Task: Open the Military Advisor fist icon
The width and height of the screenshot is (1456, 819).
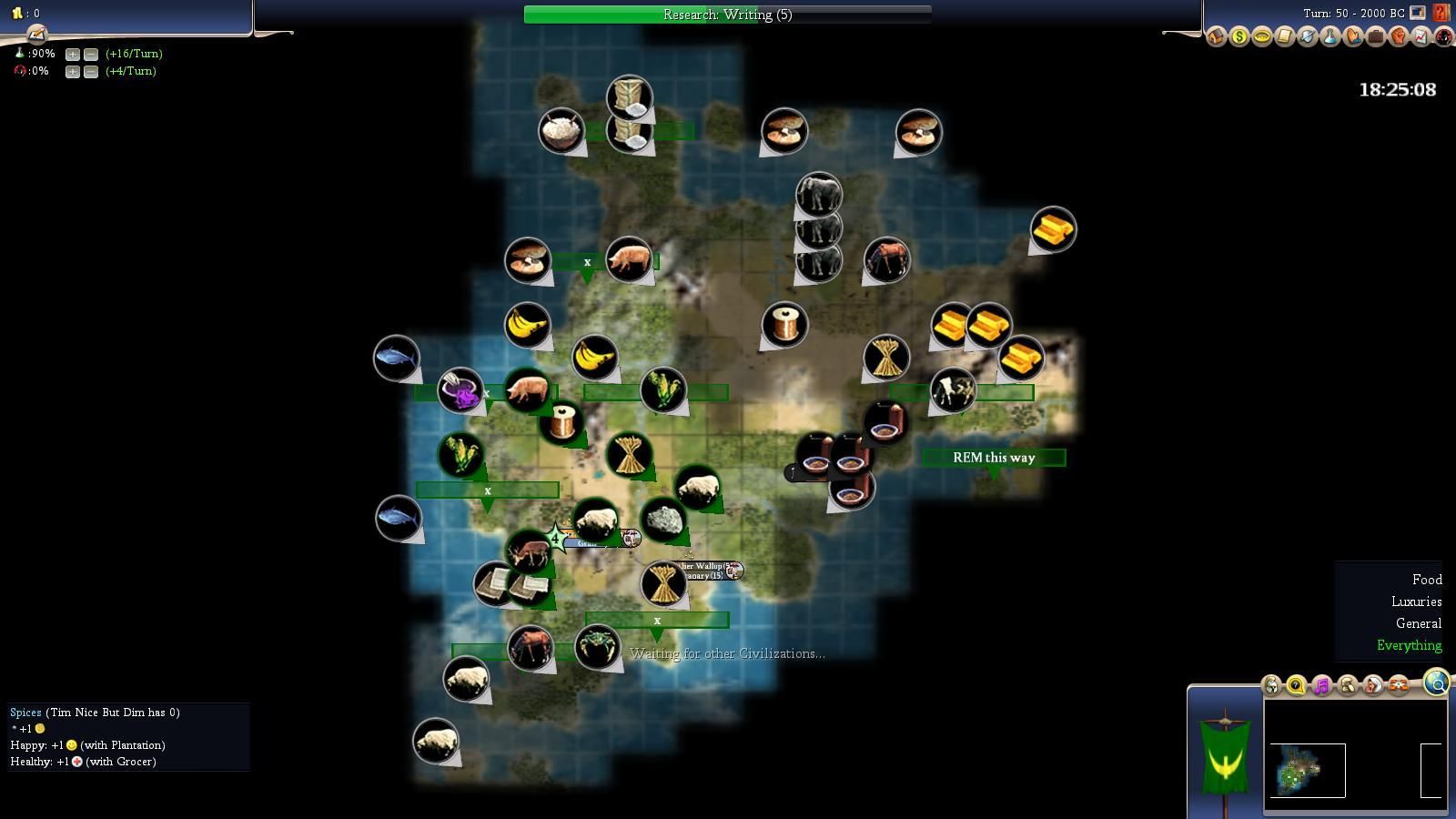Action: (1398, 37)
